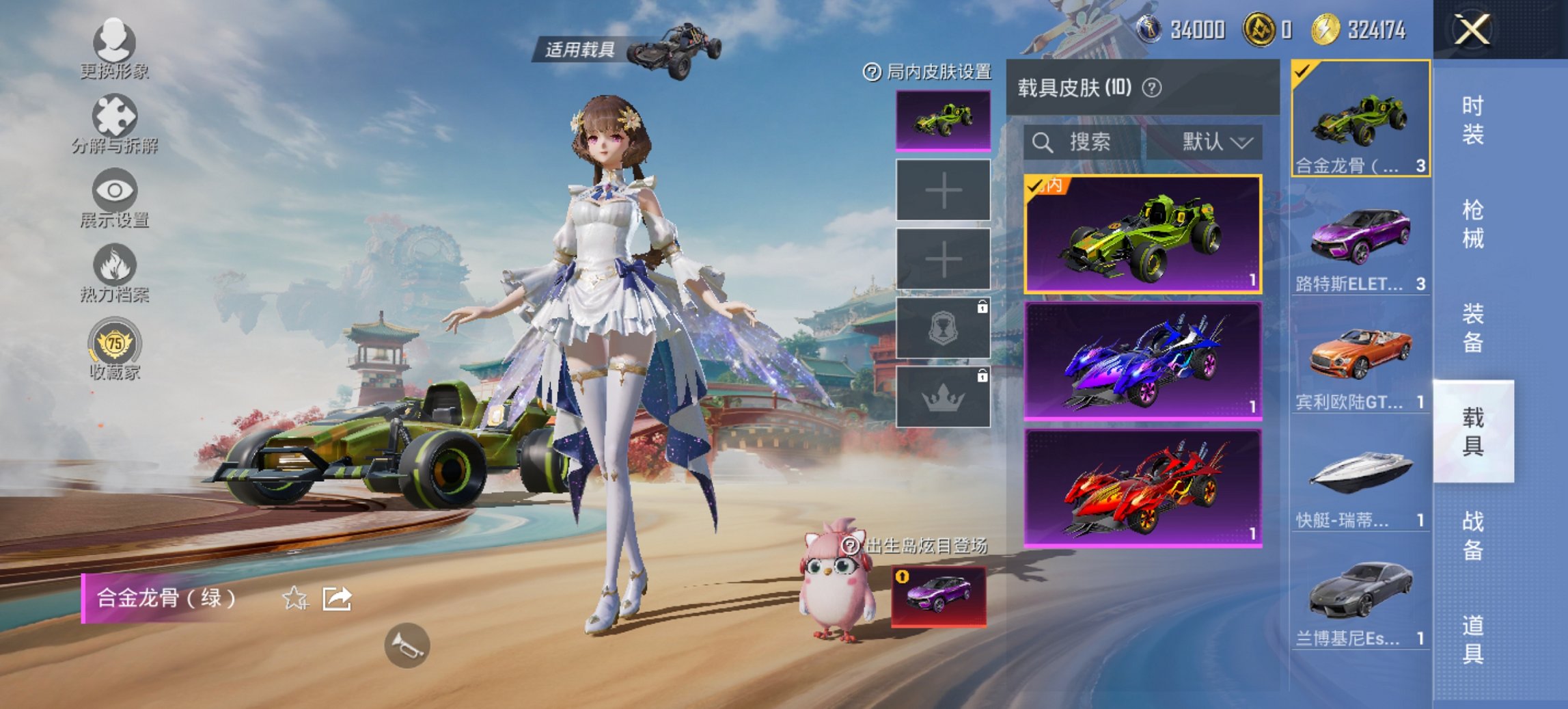Image resolution: width=1568 pixels, height=709 pixels.
Task: Click the magnifier icon in the search bar
Action: (1043, 142)
